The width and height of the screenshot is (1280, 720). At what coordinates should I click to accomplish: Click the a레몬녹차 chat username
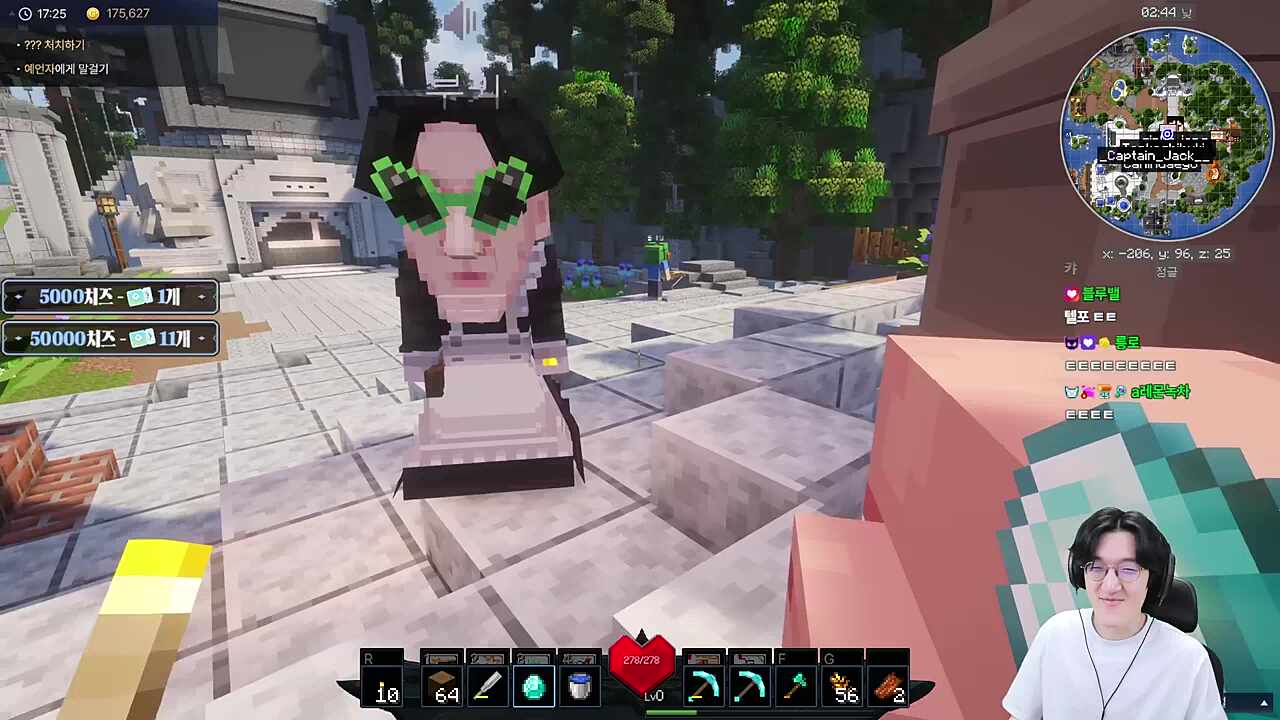[1160, 392]
